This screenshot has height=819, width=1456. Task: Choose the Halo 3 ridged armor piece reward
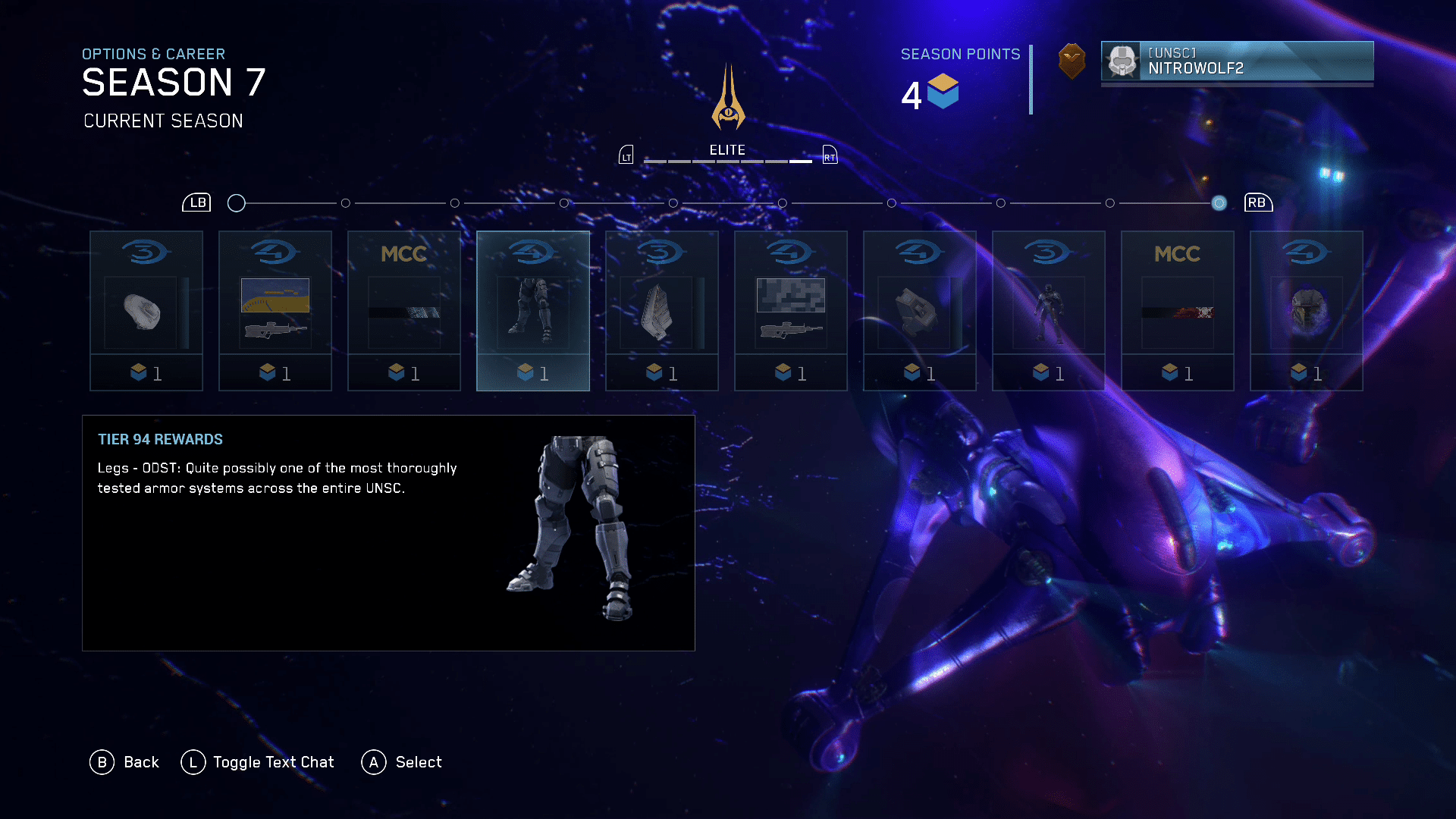click(x=662, y=311)
